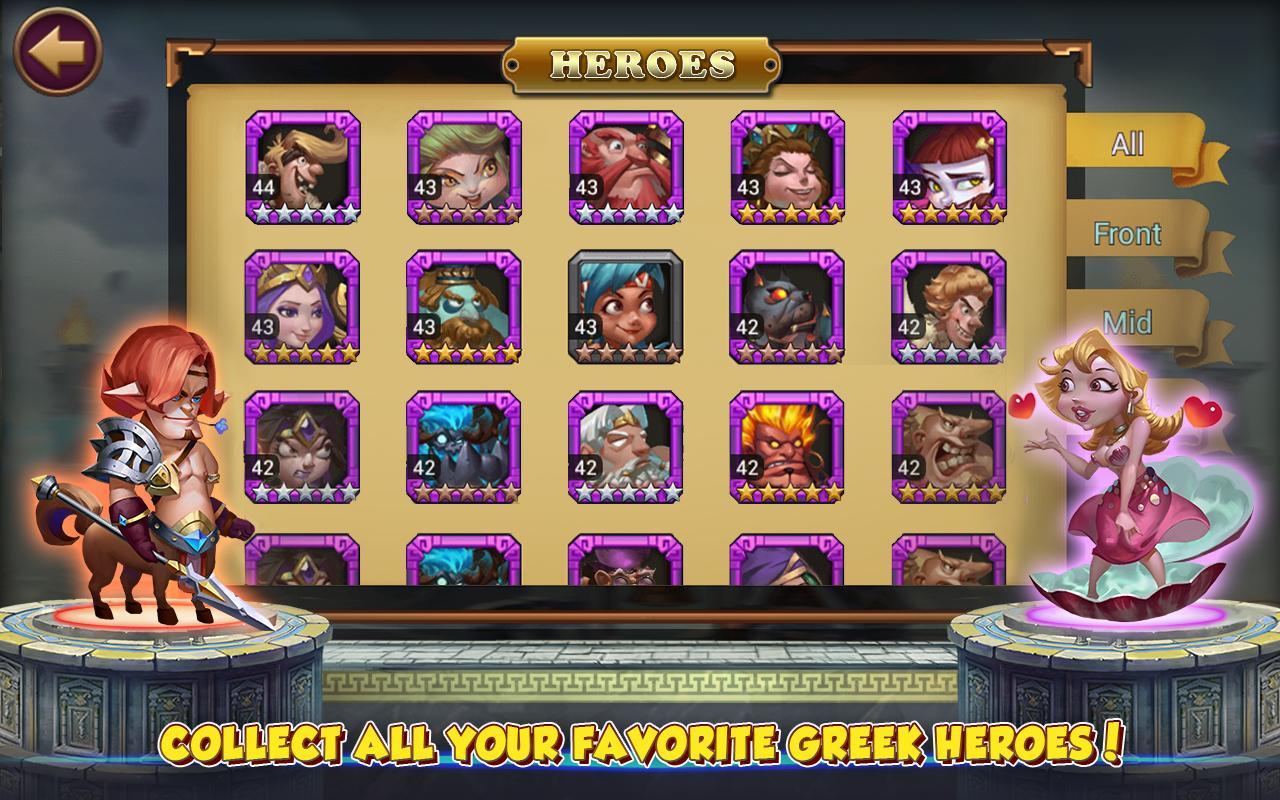Select the dark-haired woman with purple tiara

point(303,446)
